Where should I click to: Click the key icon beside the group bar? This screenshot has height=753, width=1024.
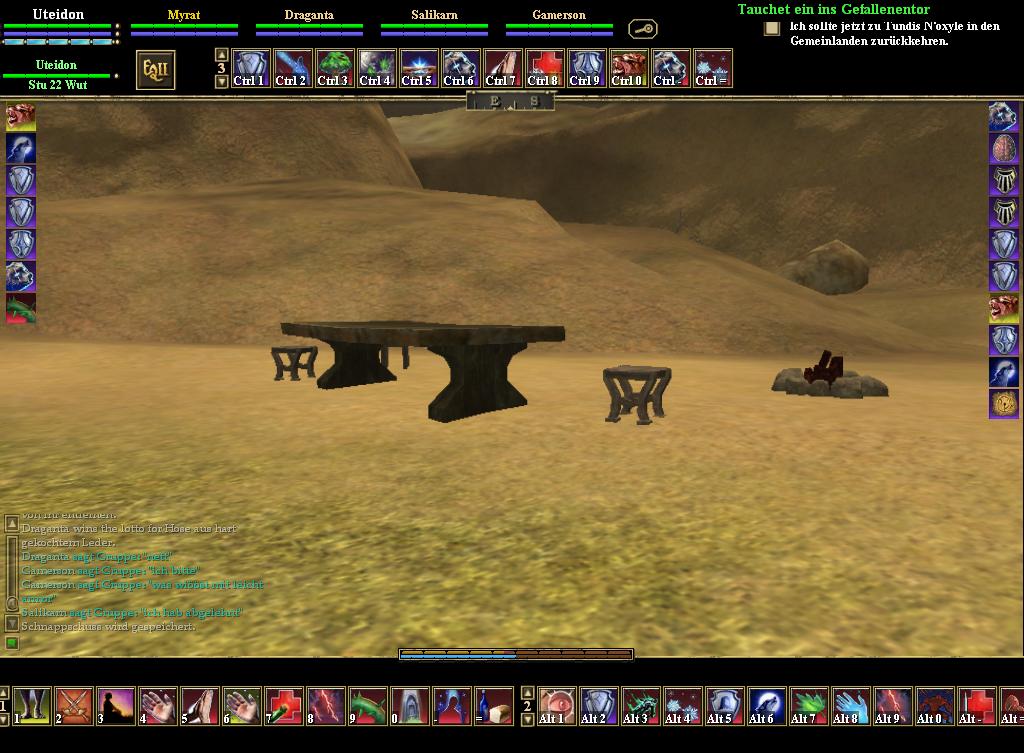642,29
